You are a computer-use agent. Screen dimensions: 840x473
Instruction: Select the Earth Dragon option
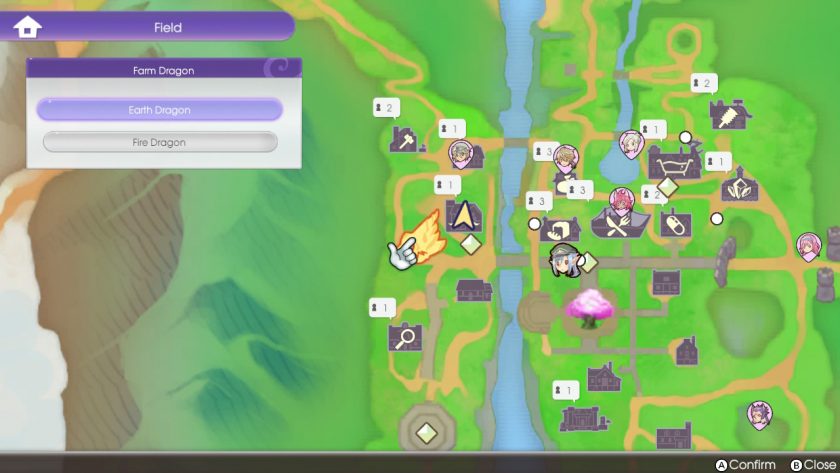tap(160, 110)
